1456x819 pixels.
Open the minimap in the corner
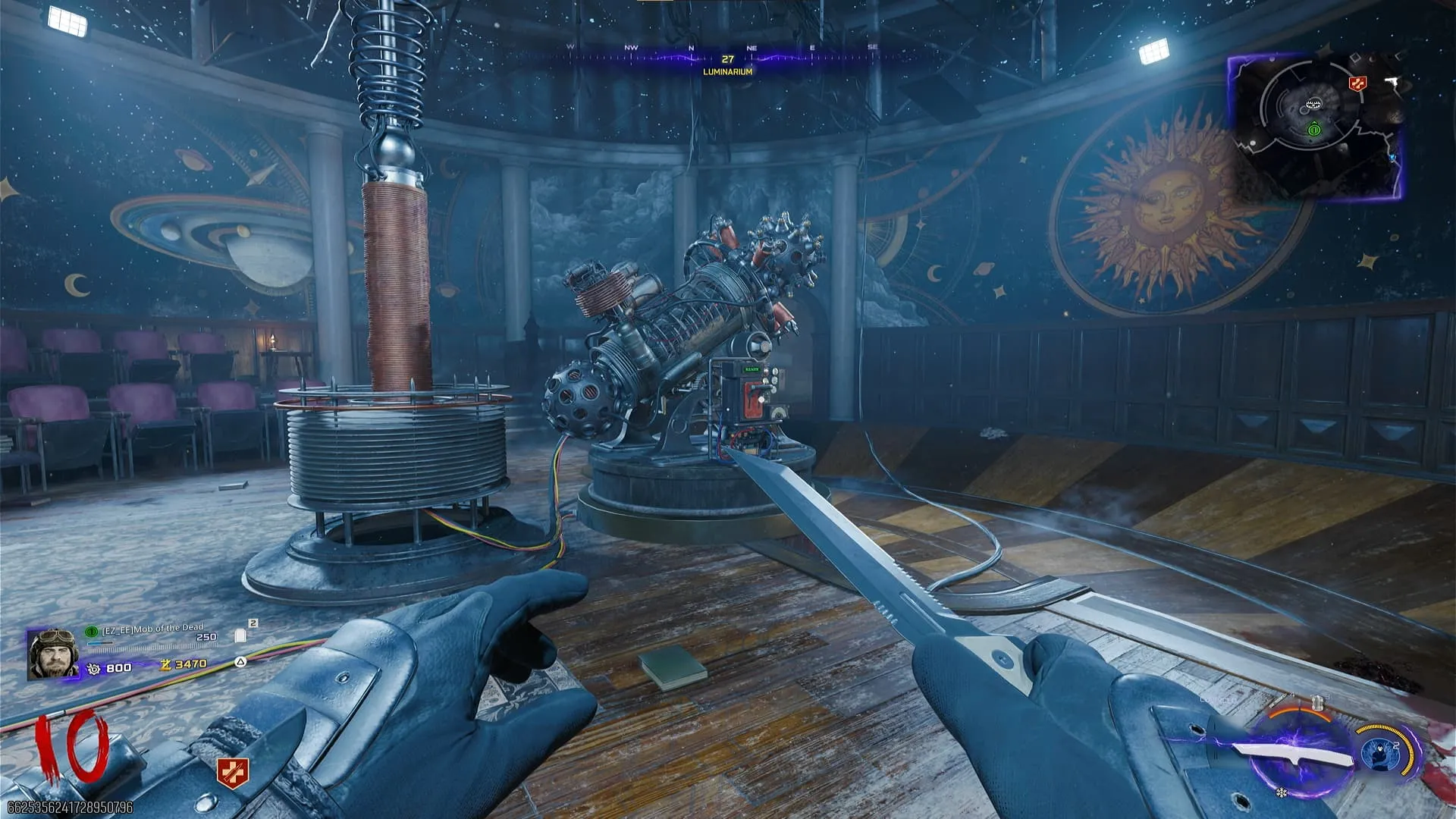pyautogui.click(x=1315, y=126)
